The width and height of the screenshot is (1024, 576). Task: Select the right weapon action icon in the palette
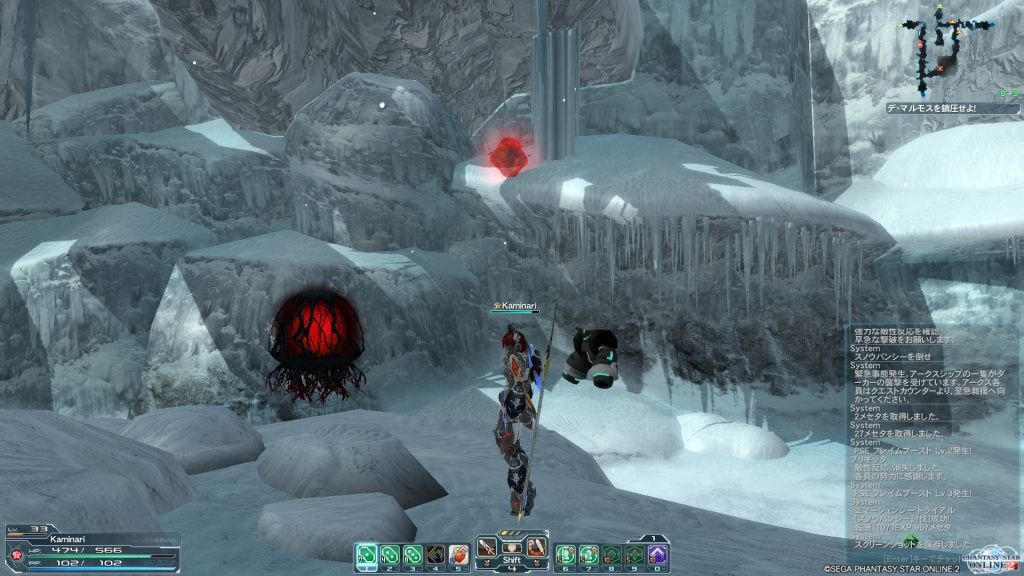[536, 548]
